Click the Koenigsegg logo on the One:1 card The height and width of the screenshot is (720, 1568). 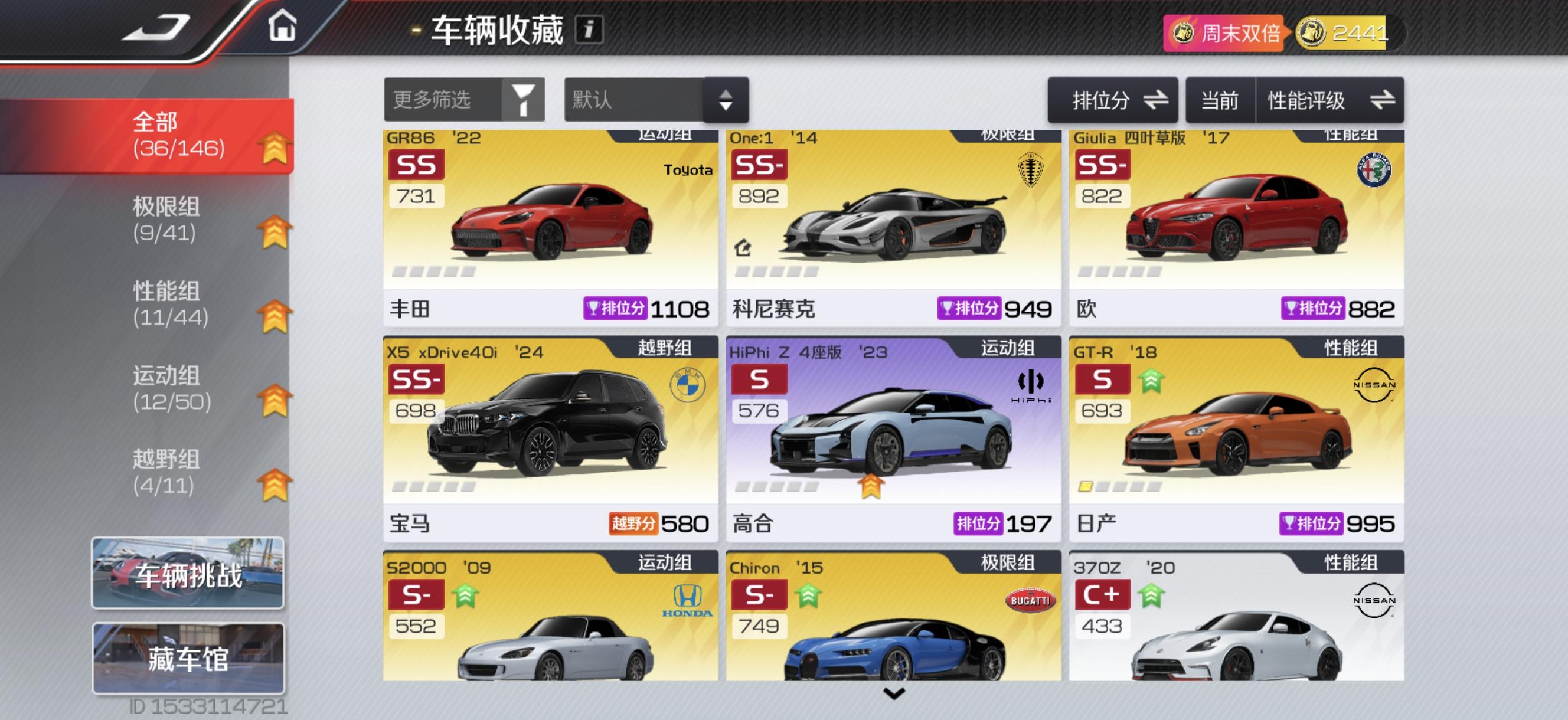(x=1031, y=171)
